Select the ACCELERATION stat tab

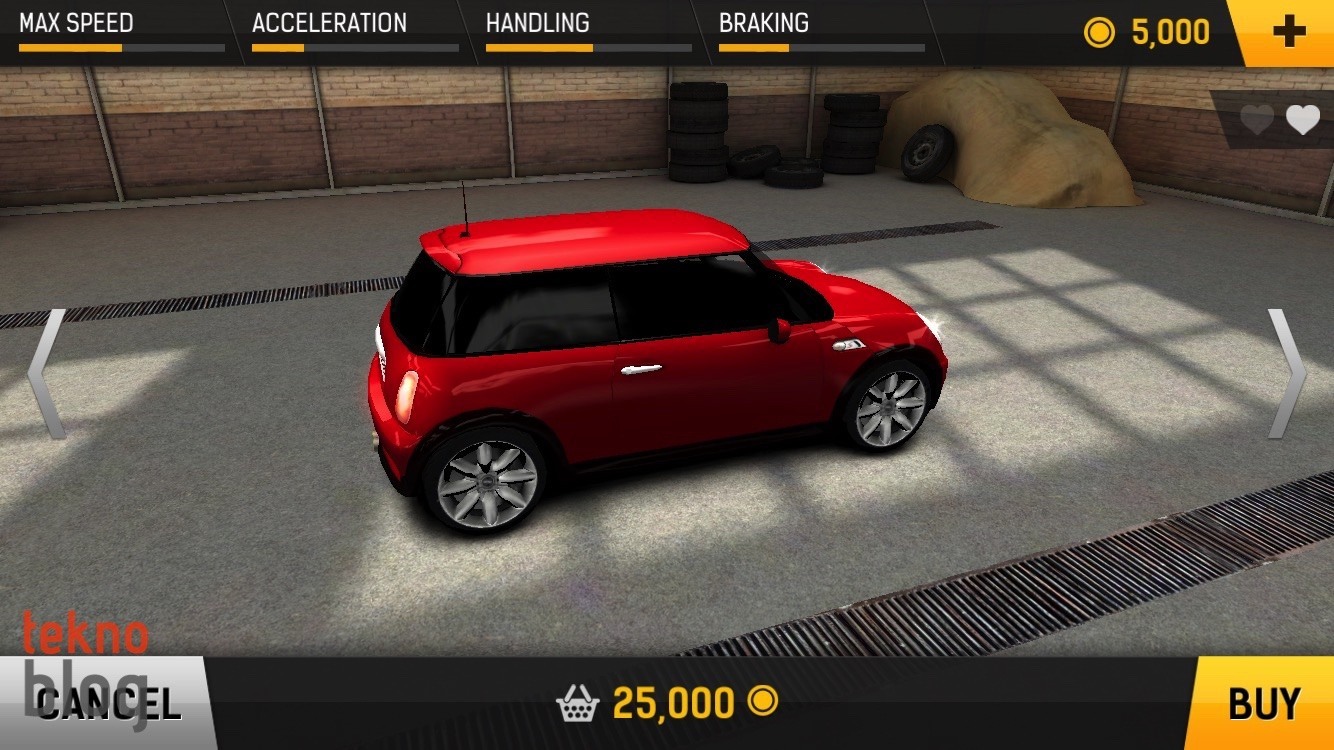tap(330, 22)
